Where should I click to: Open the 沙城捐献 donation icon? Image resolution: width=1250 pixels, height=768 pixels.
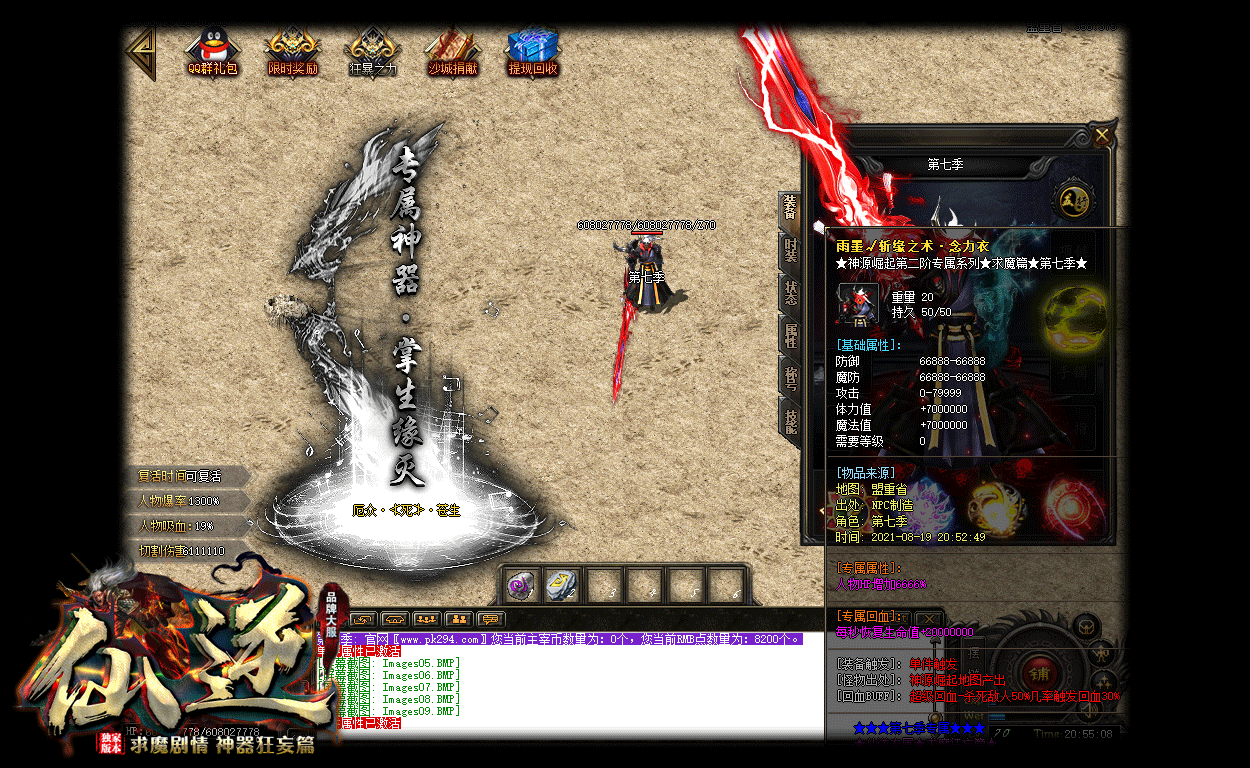coord(452,50)
